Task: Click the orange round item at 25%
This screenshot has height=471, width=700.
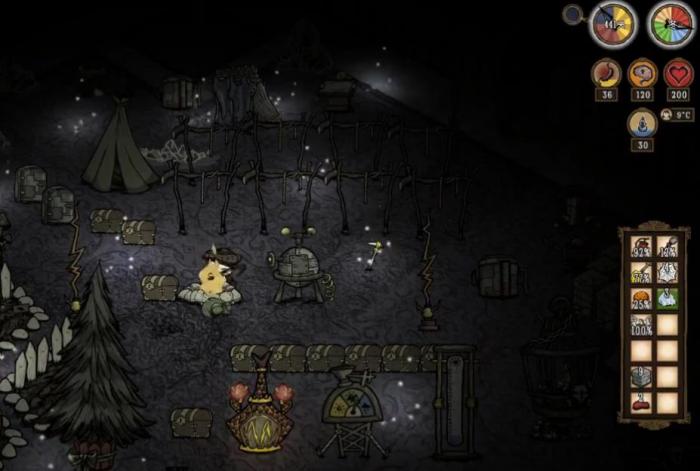Action: [x=640, y=299]
